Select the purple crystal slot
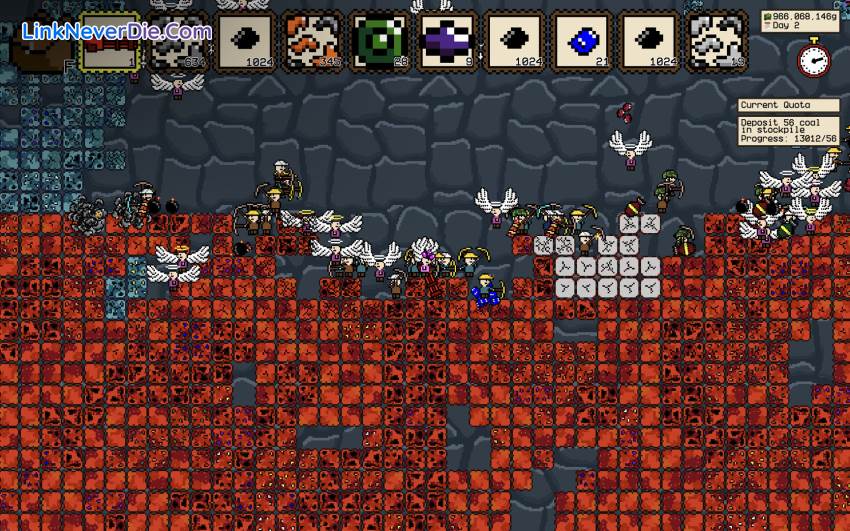Image resolution: width=850 pixels, height=531 pixels. [448, 43]
